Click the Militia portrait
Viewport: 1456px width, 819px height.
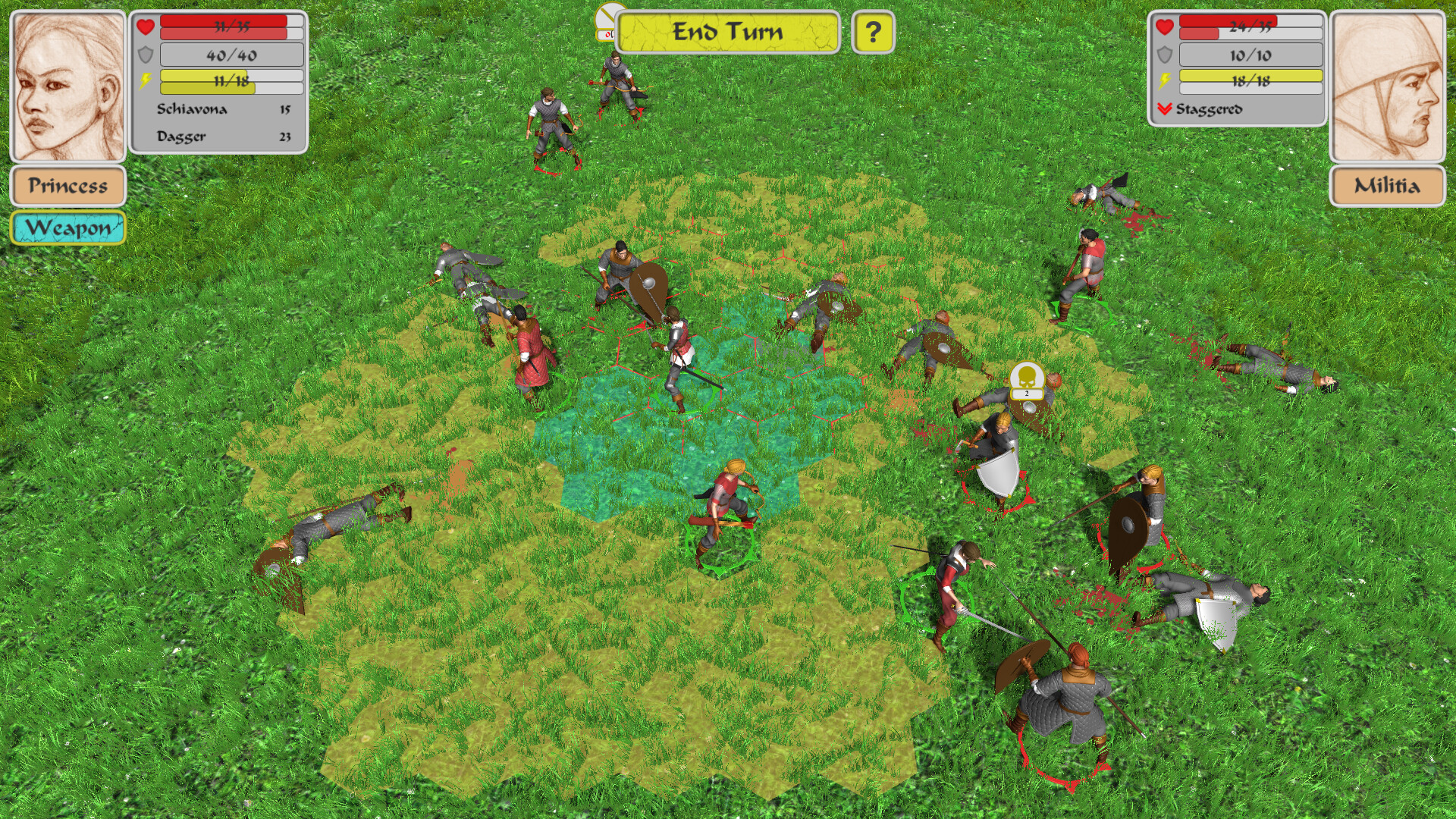coord(1388,83)
